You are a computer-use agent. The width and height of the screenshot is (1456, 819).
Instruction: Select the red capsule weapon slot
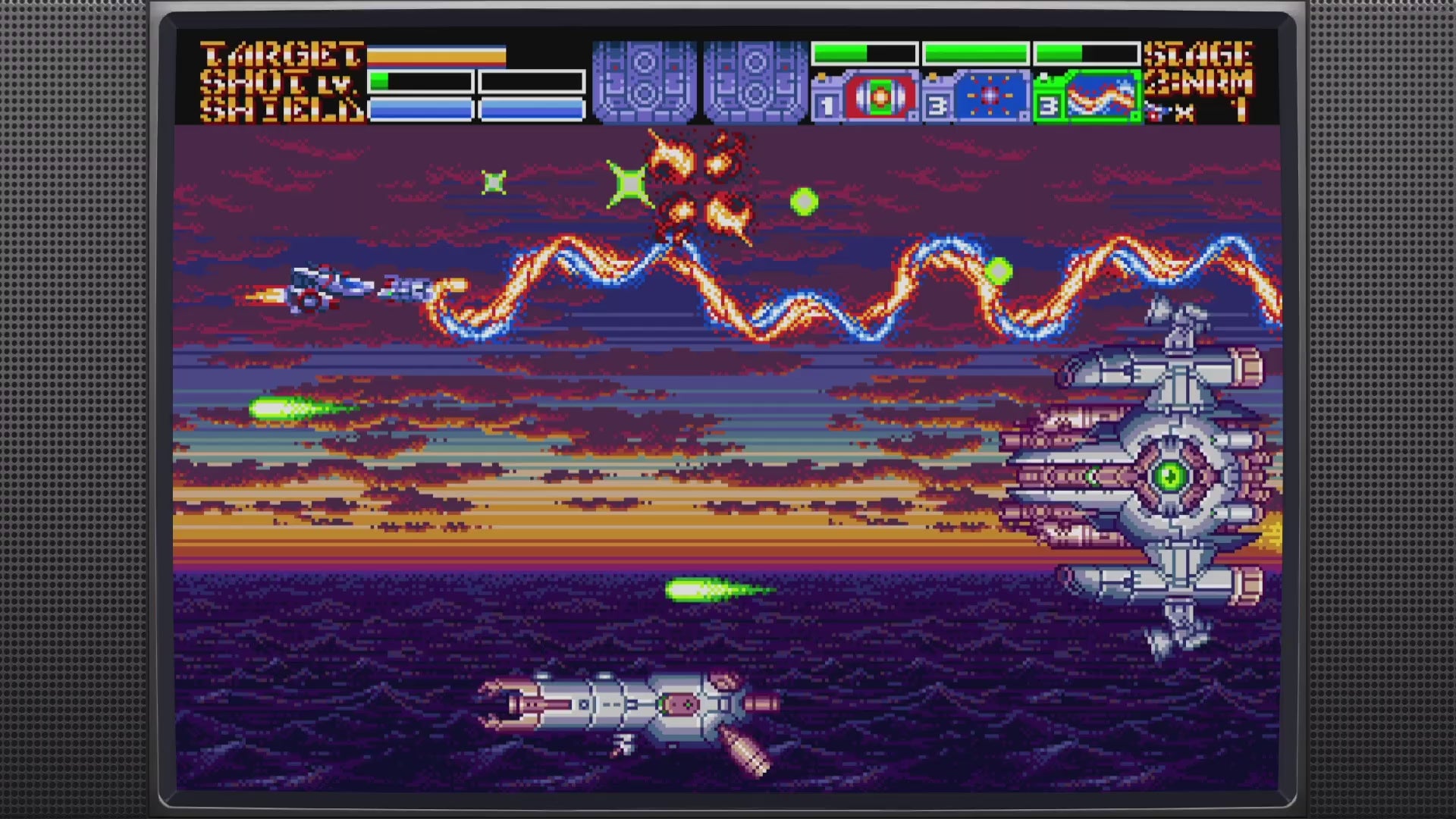coord(877,97)
